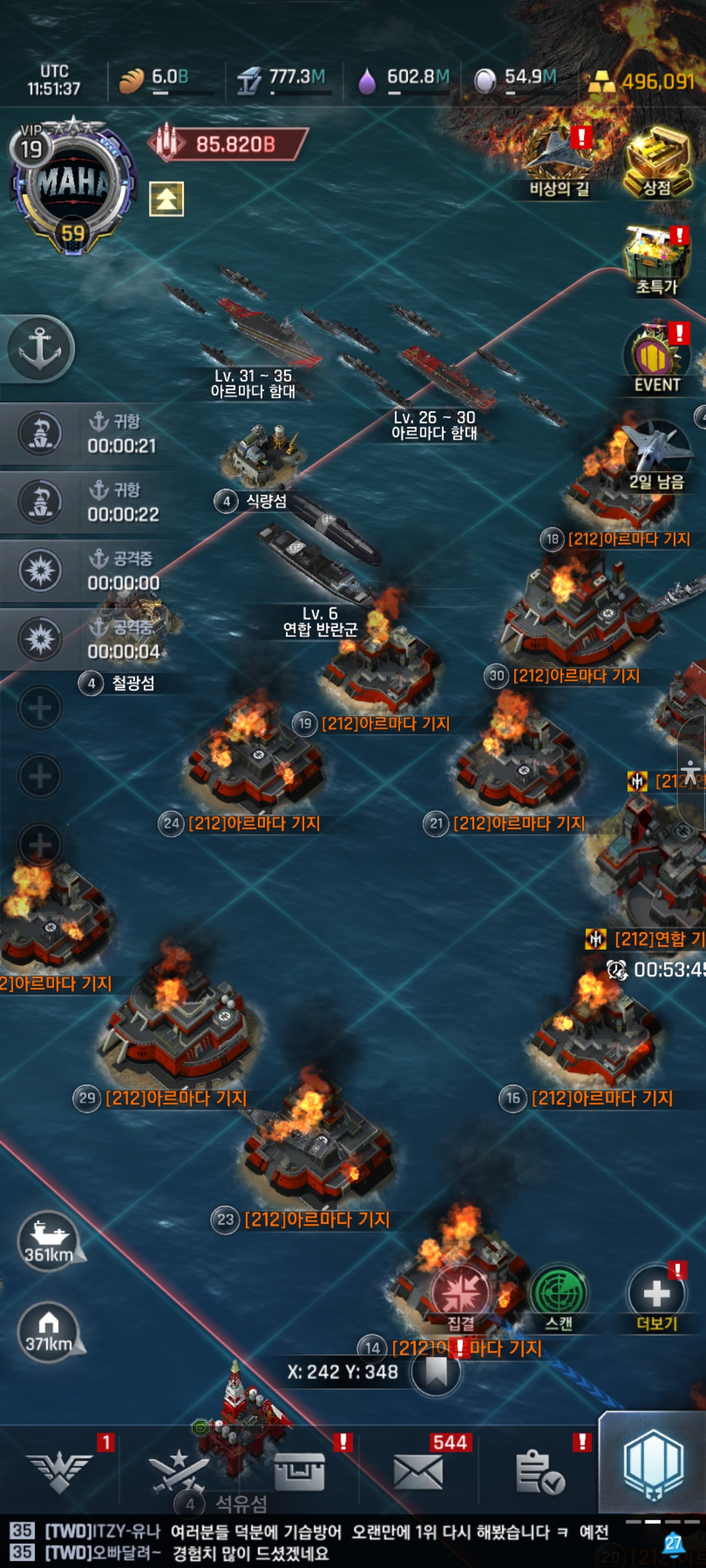Open the green 스캔 radar scan

[x=559, y=1295]
